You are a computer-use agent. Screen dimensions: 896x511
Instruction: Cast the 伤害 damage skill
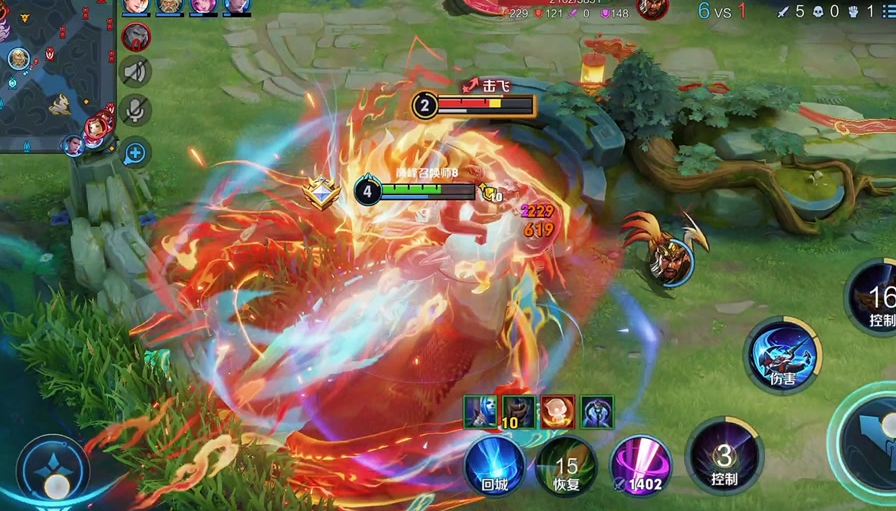coord(783,354)
